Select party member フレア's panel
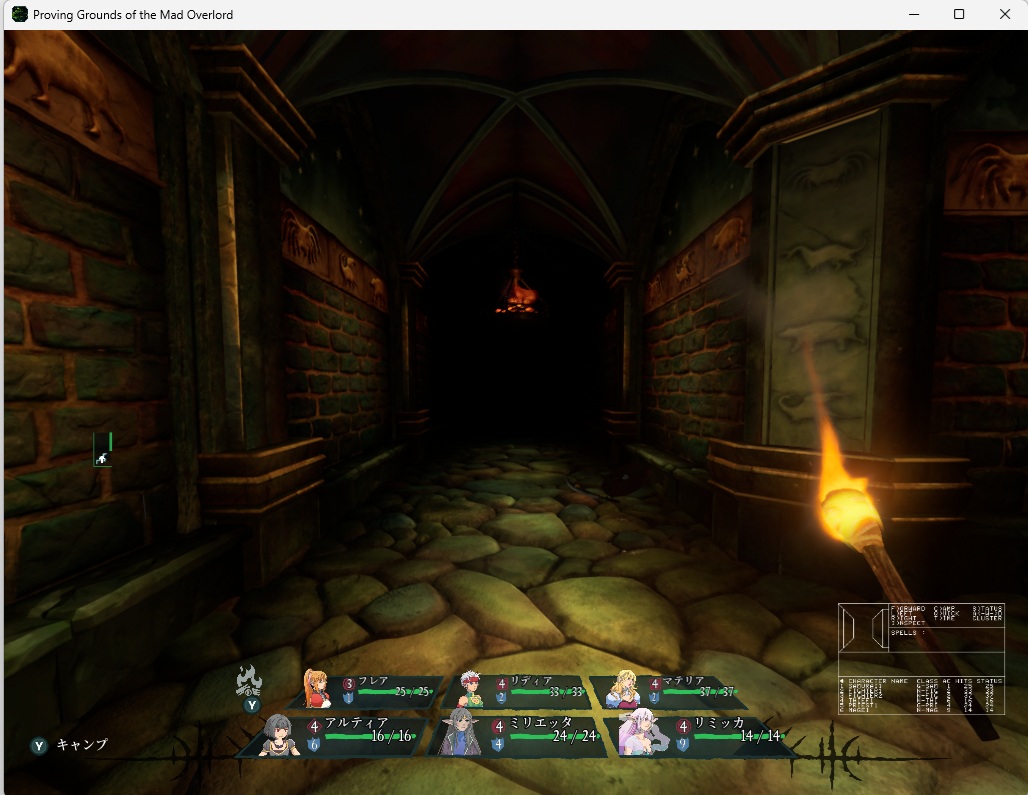Screen dimensions: 1028x795 coord(370,690)
